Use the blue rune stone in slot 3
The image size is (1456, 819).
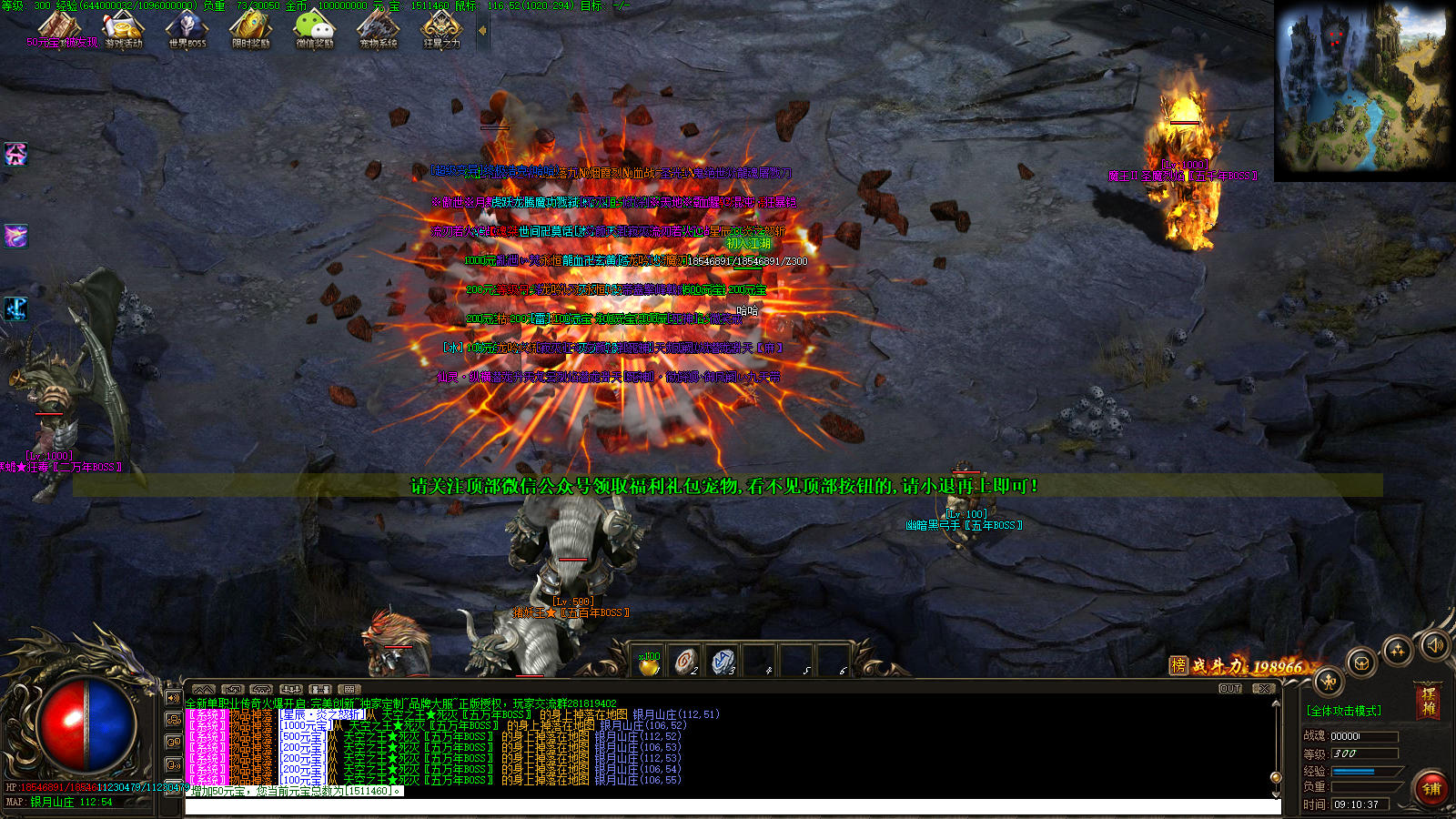tap(723, 661)
